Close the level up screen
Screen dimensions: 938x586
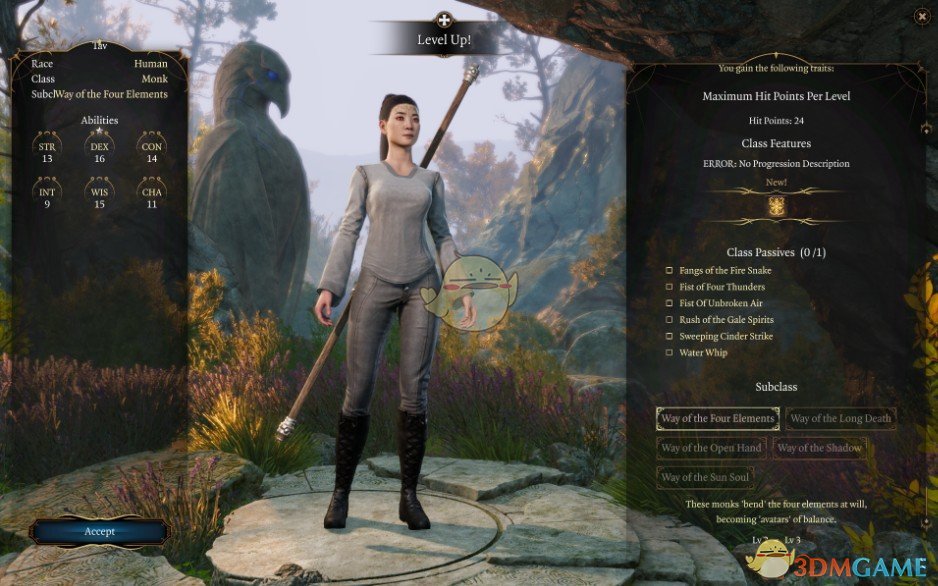pos(921,15)
